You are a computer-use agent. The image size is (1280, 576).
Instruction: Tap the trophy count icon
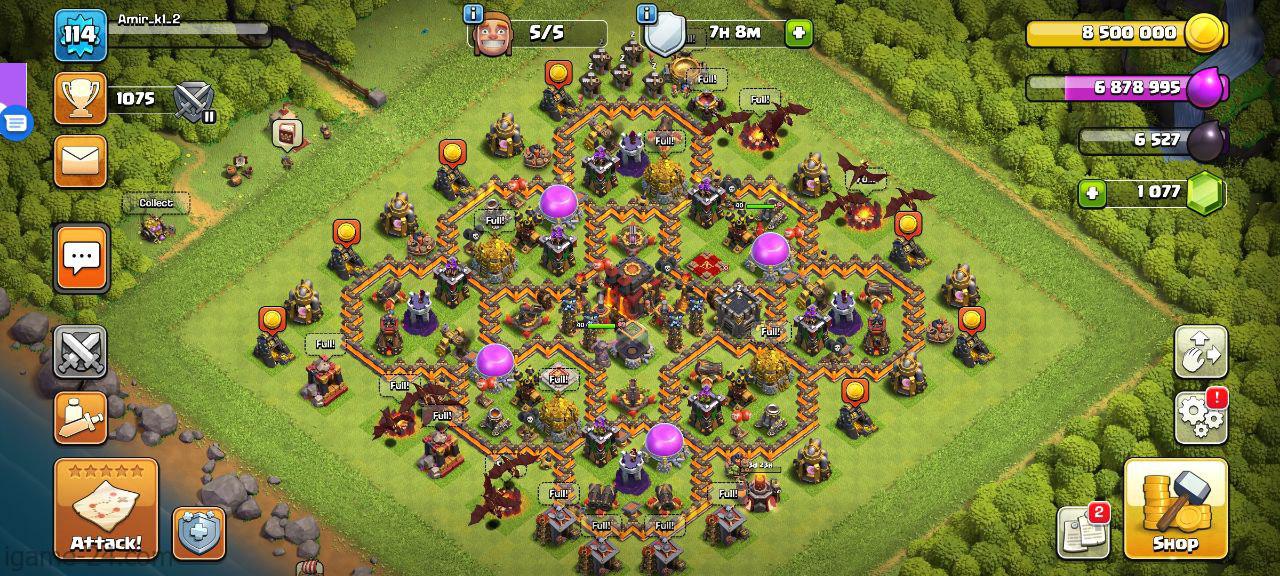80,98
